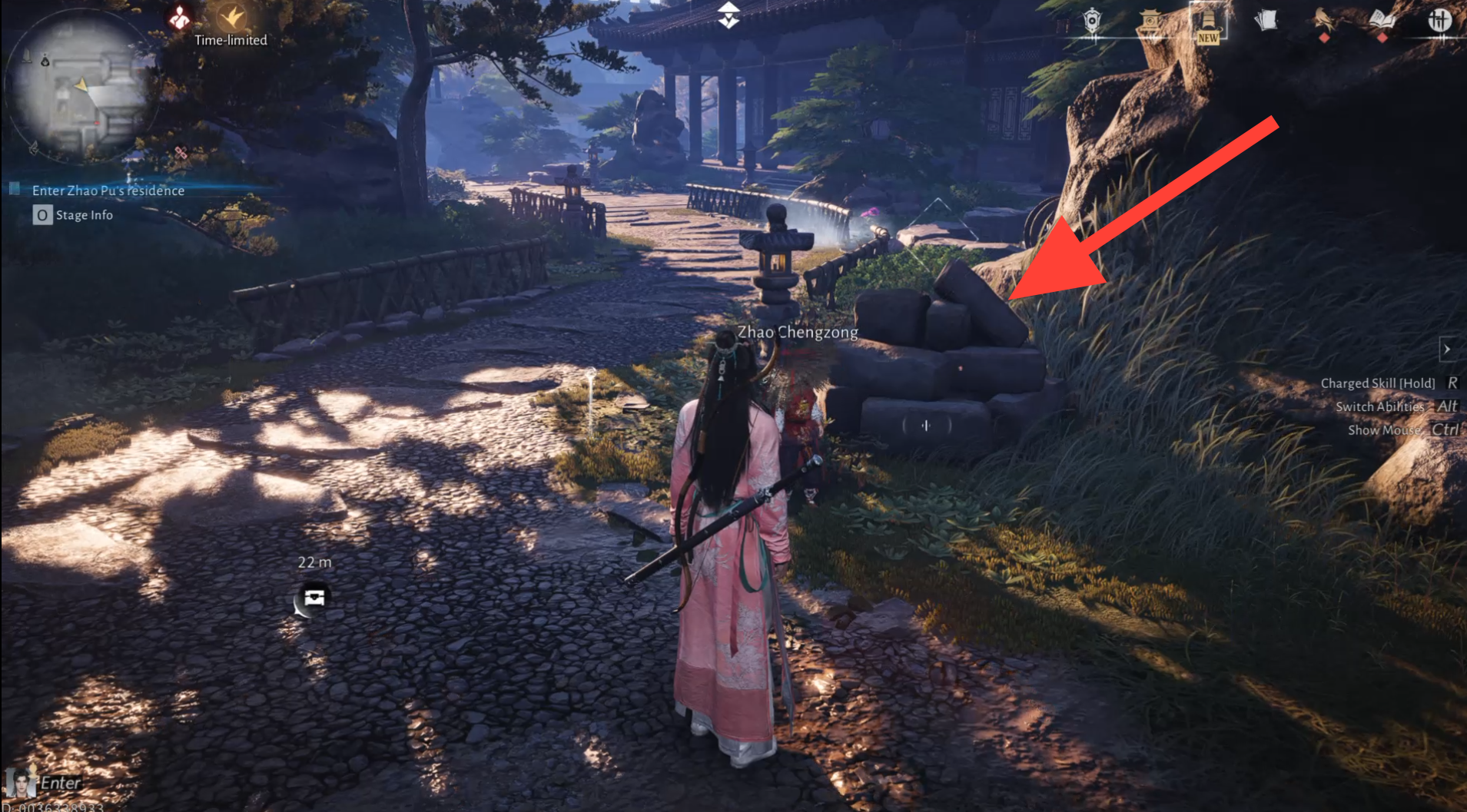Click the diamond arrows indicator at top center
Viewport: 1467px width, 812px height.
[729, 15]
